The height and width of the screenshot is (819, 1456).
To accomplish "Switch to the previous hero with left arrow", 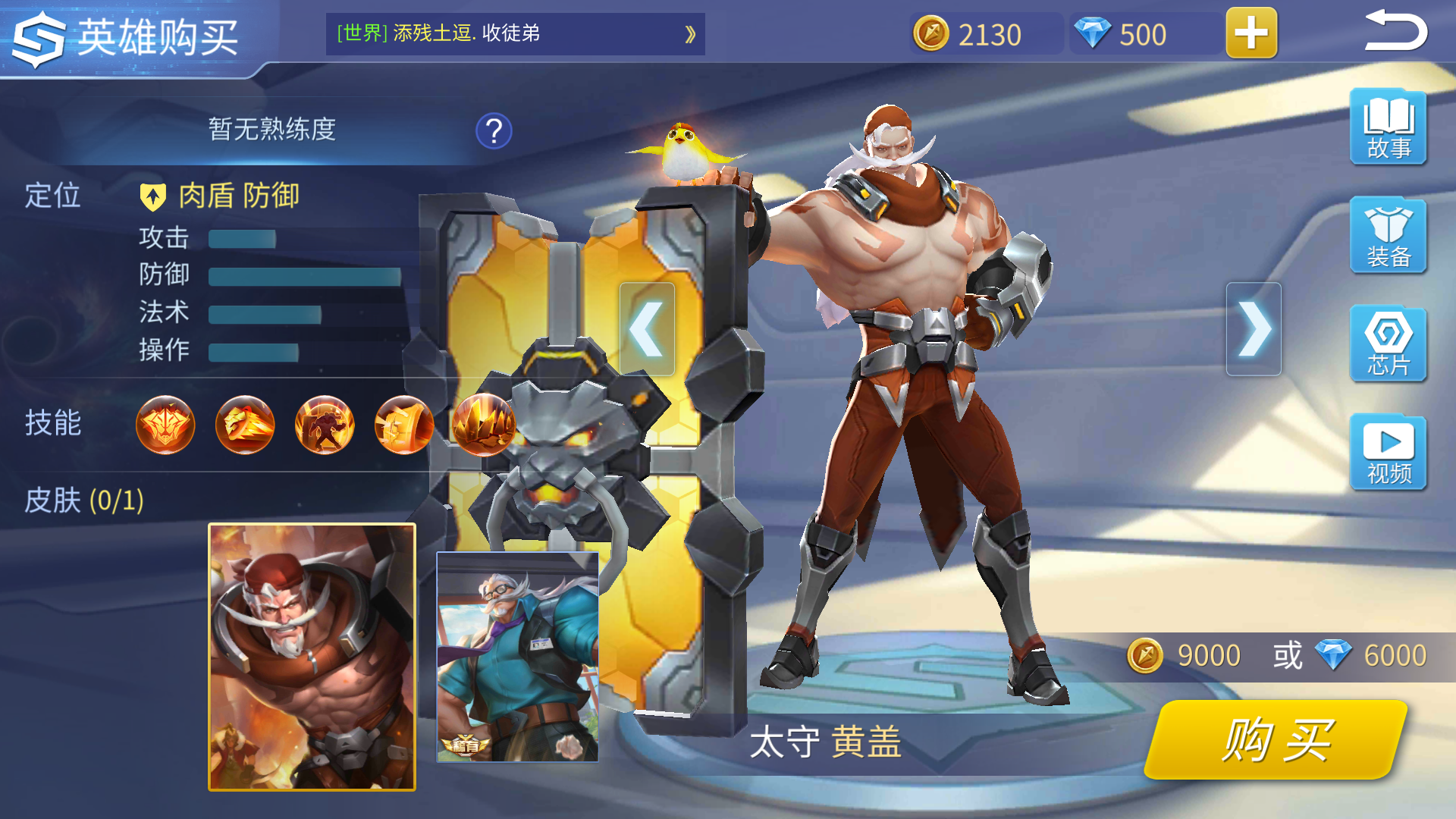I will [x=648, y=328].
